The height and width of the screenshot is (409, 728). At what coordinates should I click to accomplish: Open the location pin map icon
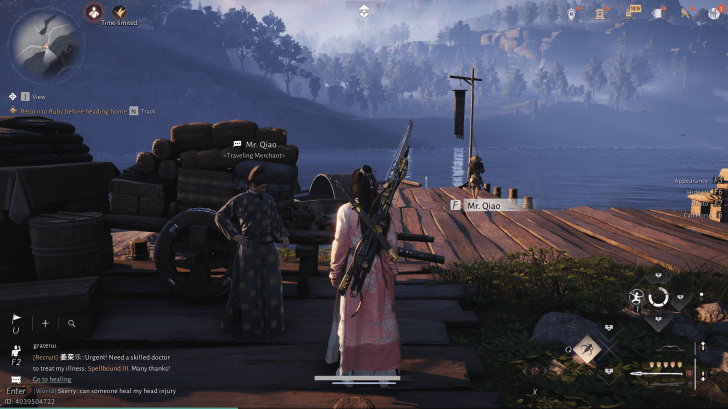coord(572,14)
